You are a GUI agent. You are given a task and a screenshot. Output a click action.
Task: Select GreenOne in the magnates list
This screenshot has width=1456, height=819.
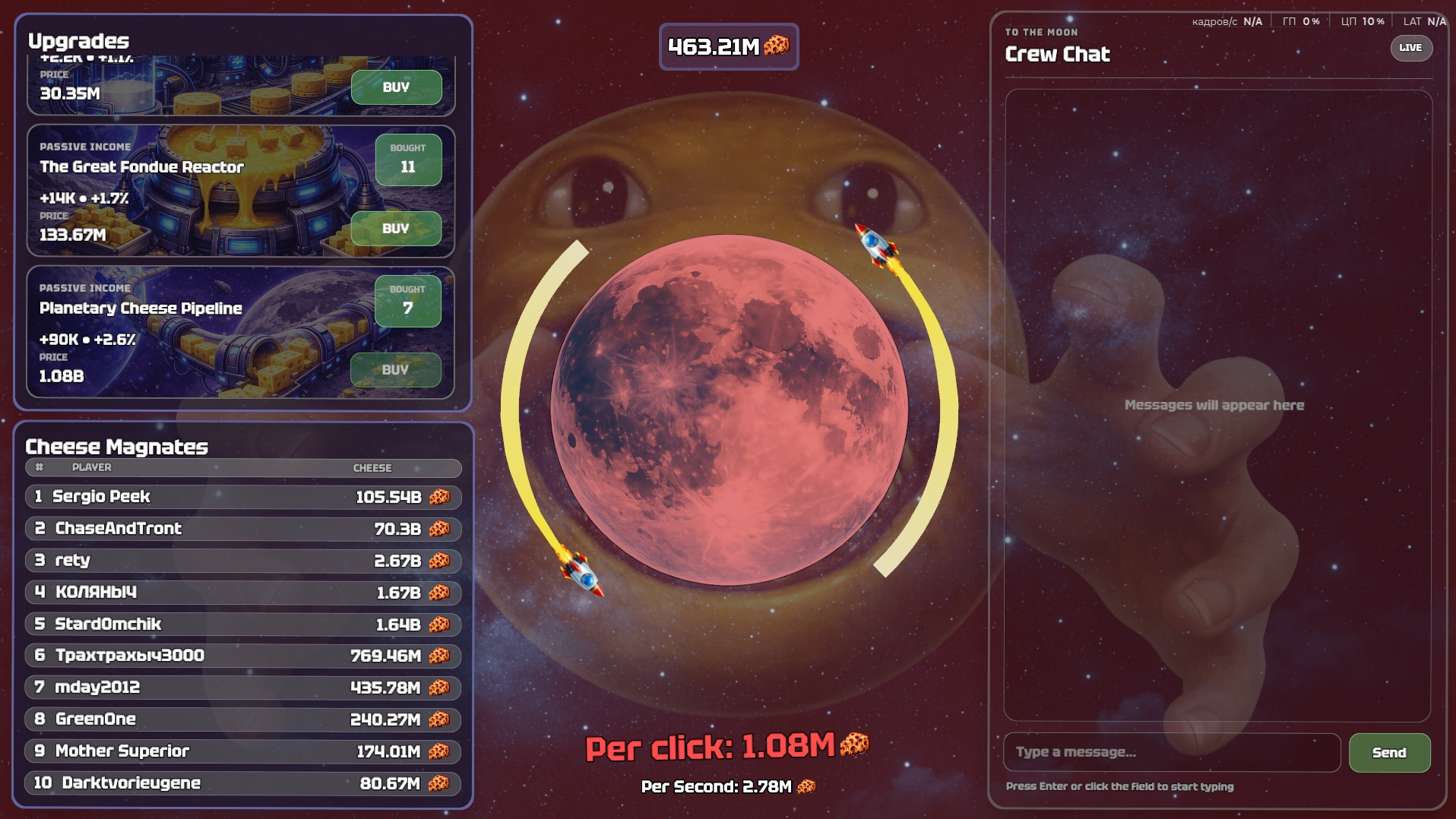click(243, 719)
